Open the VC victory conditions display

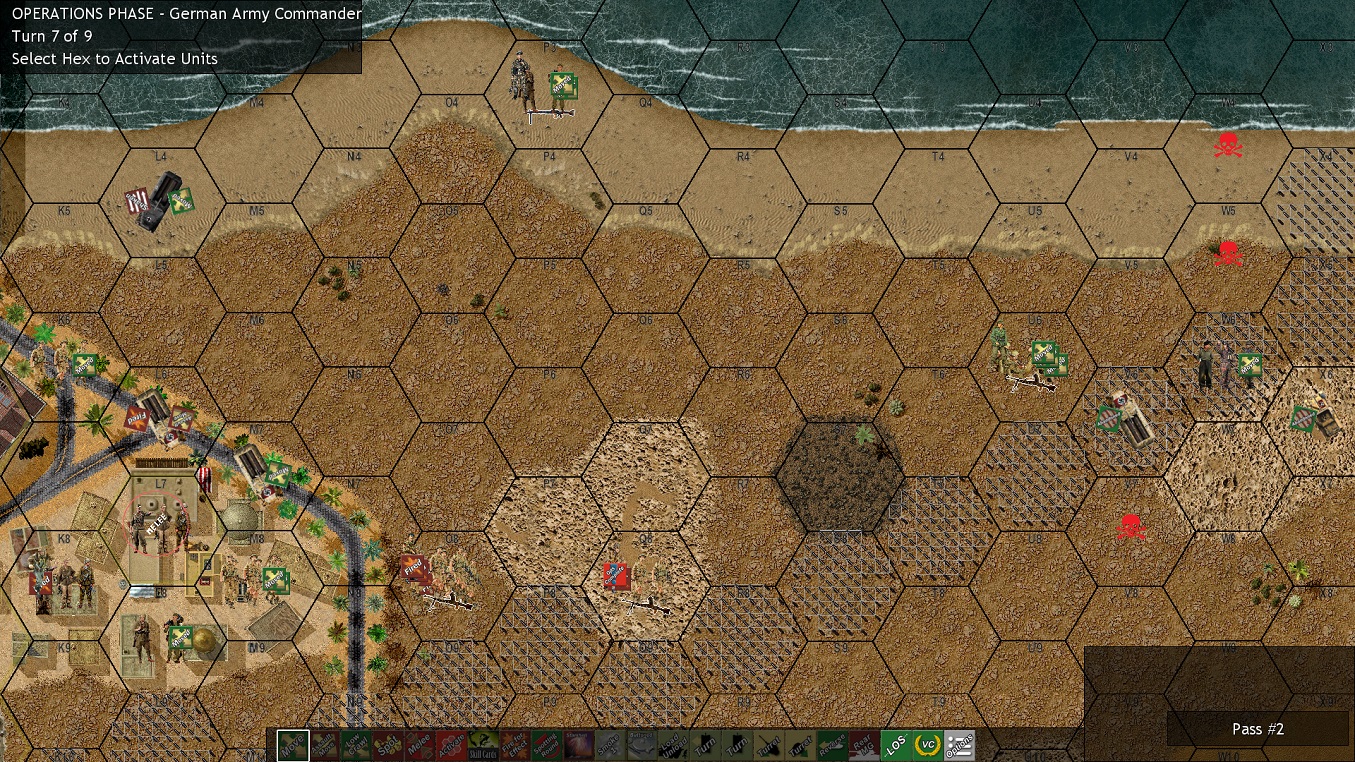(928, 745)
